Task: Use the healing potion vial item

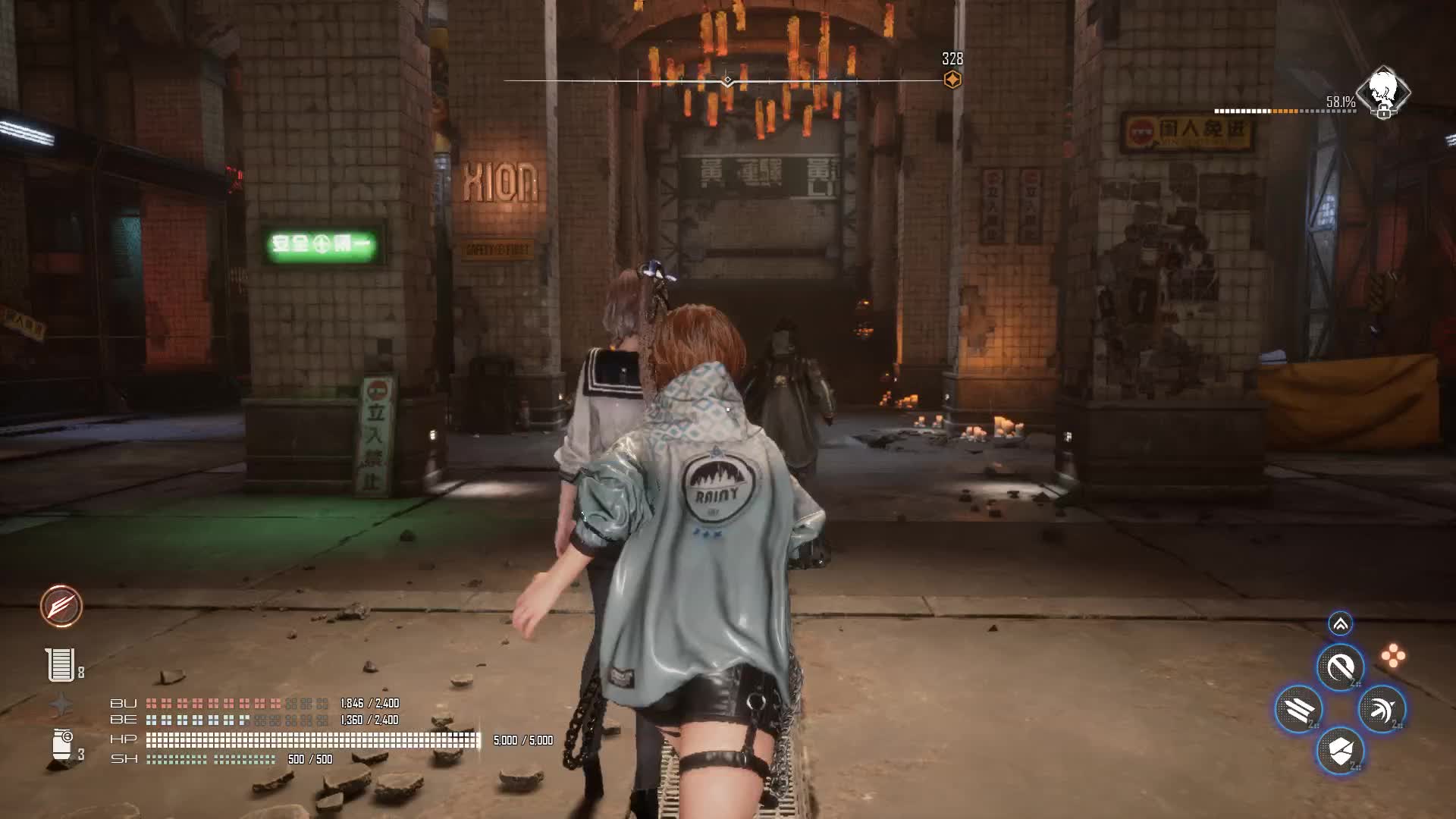Action: tap(60, 665)
